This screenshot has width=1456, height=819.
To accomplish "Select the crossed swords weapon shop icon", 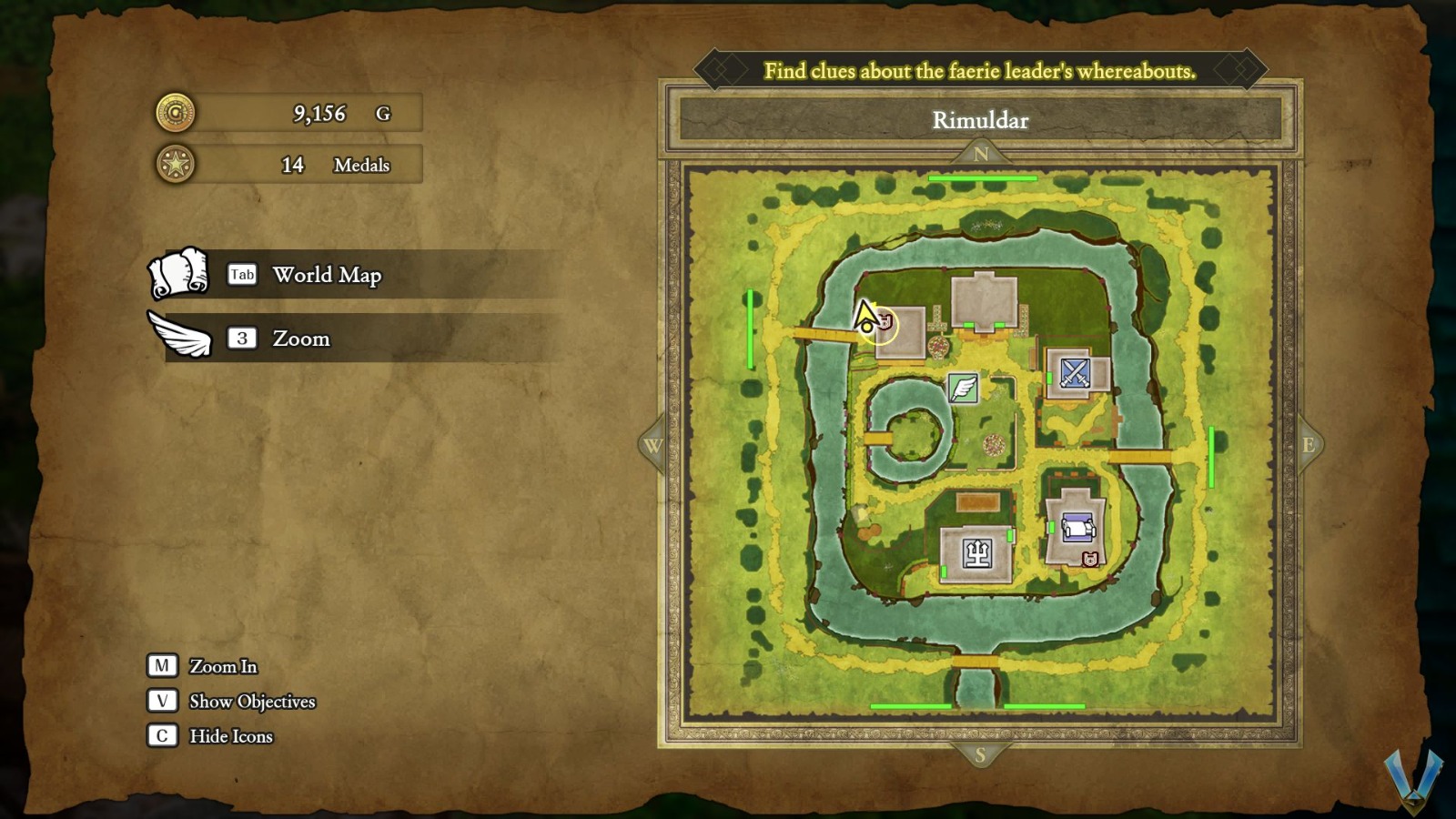I will point(1075,372).
